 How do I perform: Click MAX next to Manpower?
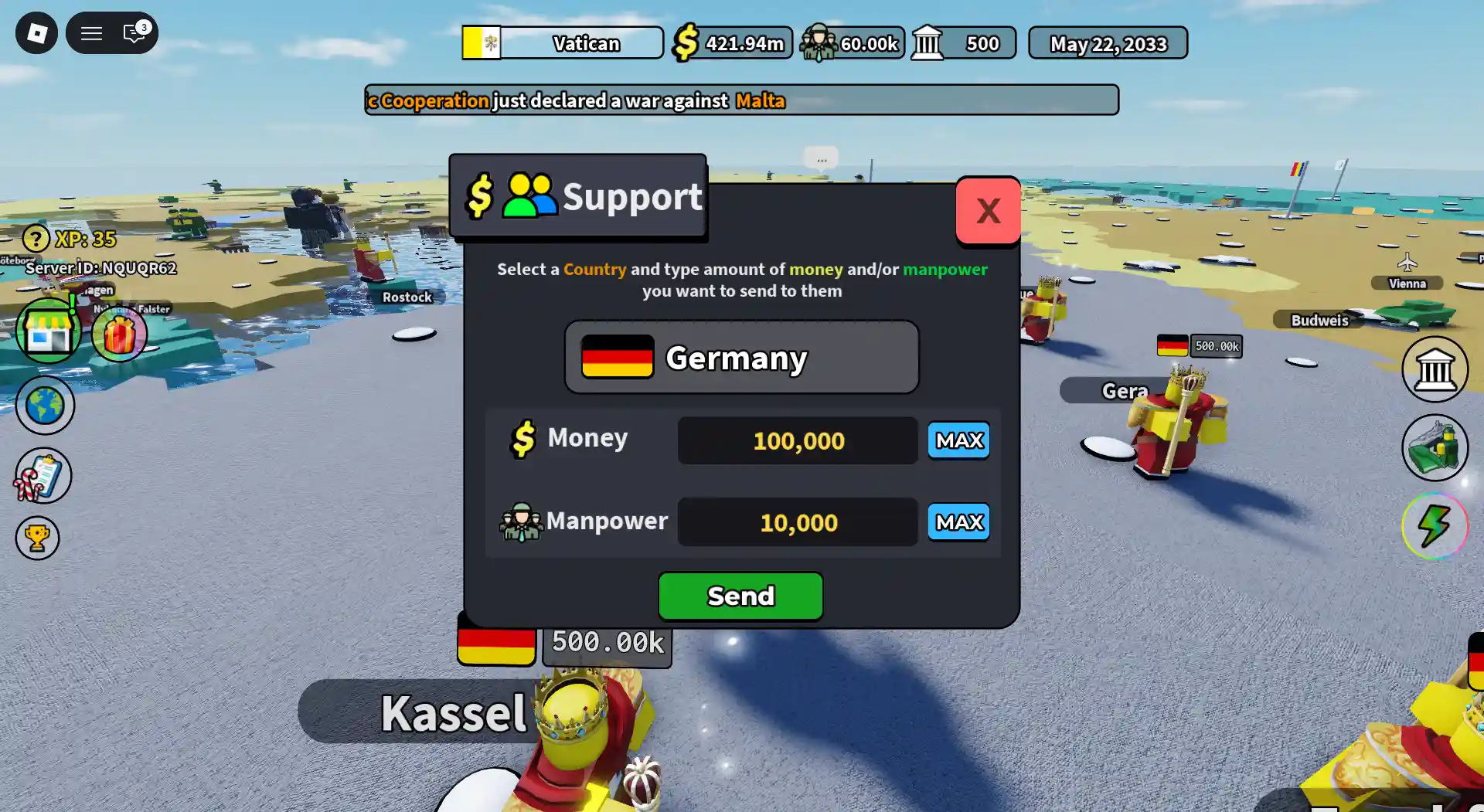pos(958,522)
